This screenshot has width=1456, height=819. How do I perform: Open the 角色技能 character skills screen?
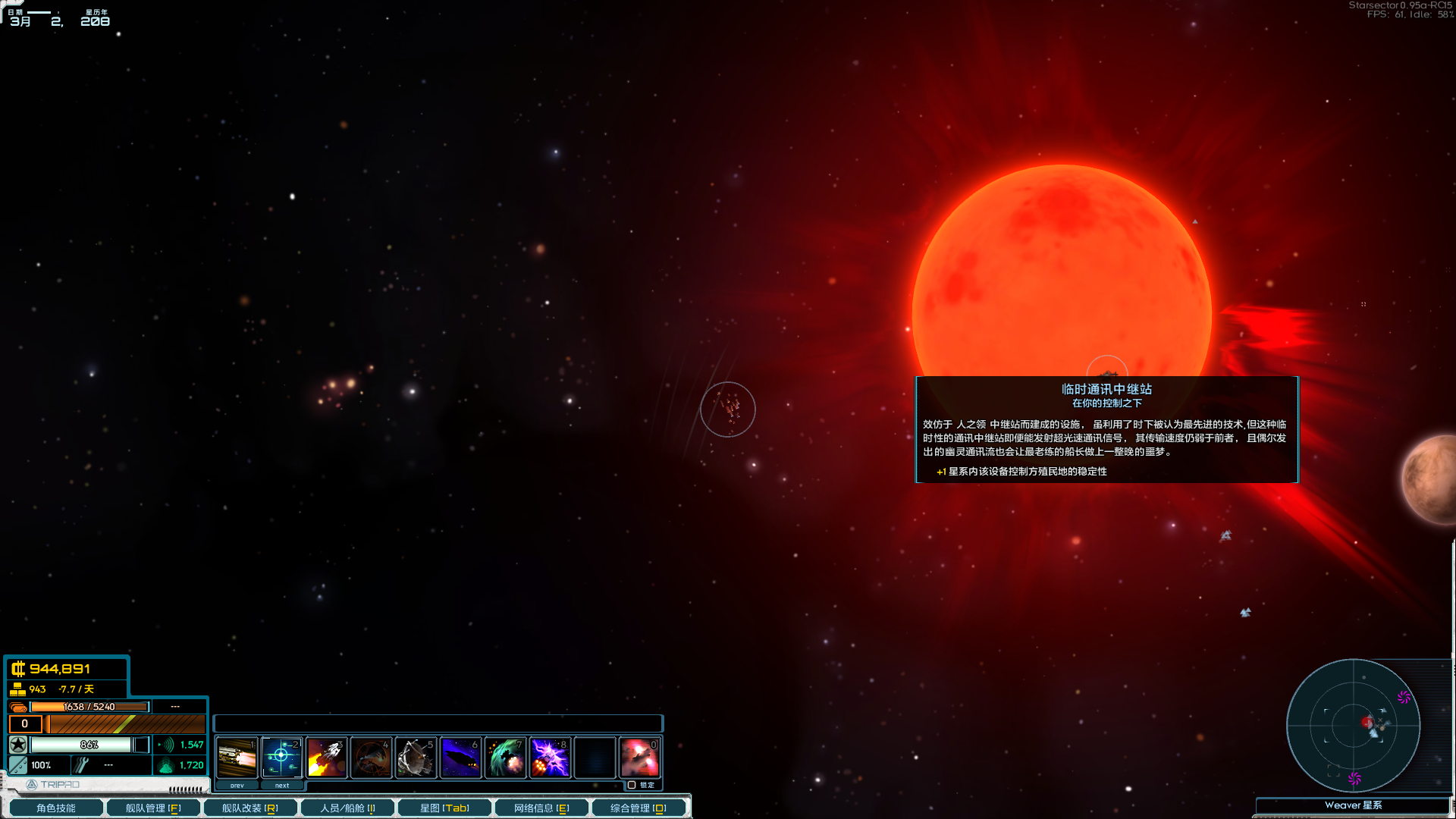[x=55, y=808]
